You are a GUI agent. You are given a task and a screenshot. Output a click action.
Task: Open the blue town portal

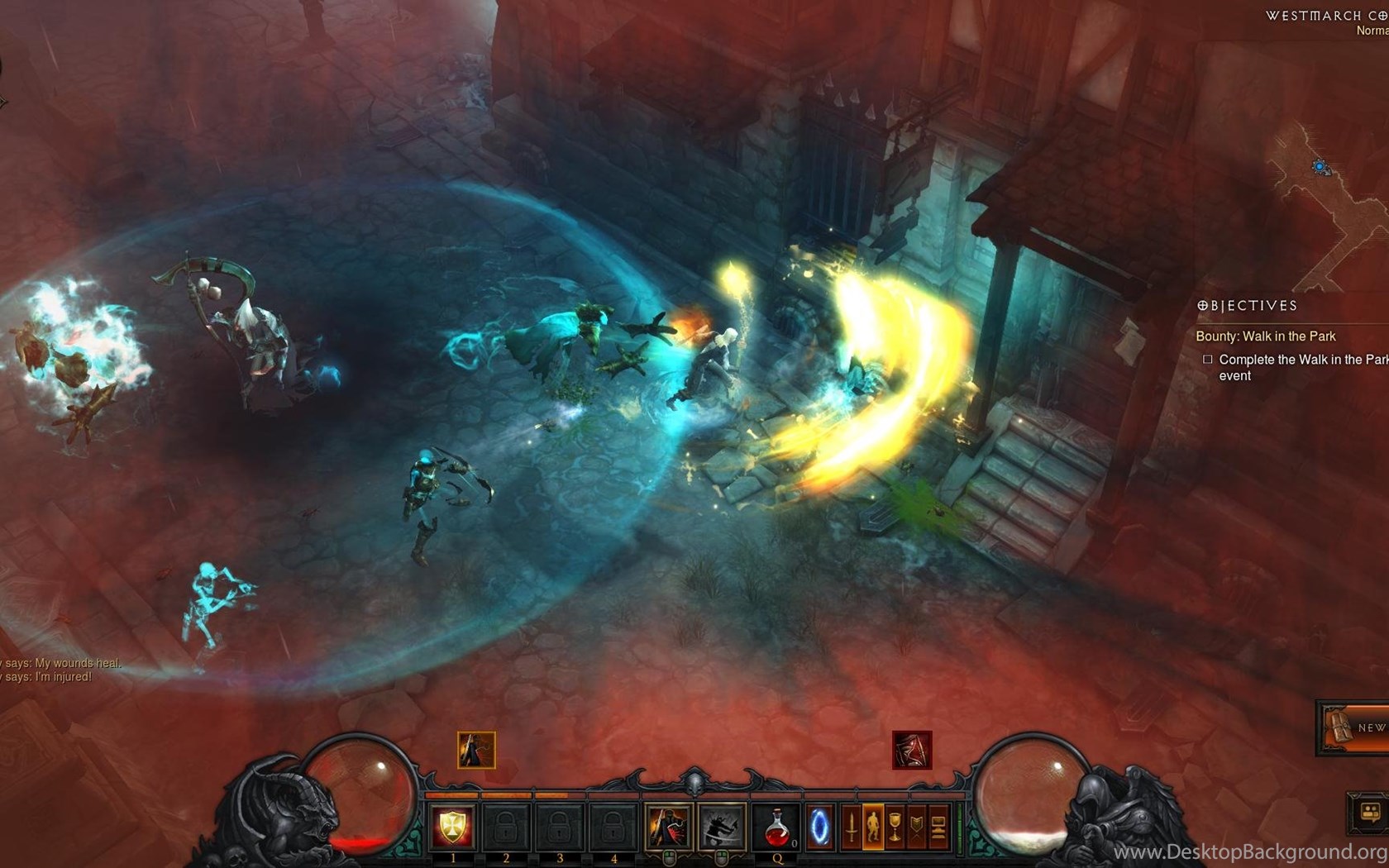point(819,827)
